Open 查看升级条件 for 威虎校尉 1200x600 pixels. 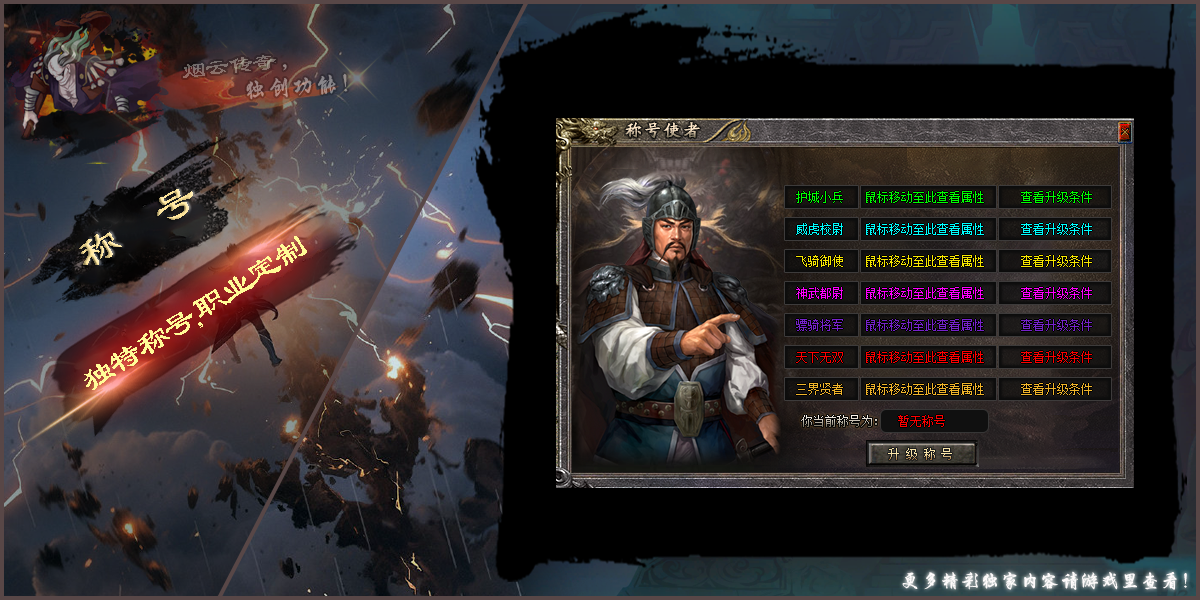coord(1055,230)
